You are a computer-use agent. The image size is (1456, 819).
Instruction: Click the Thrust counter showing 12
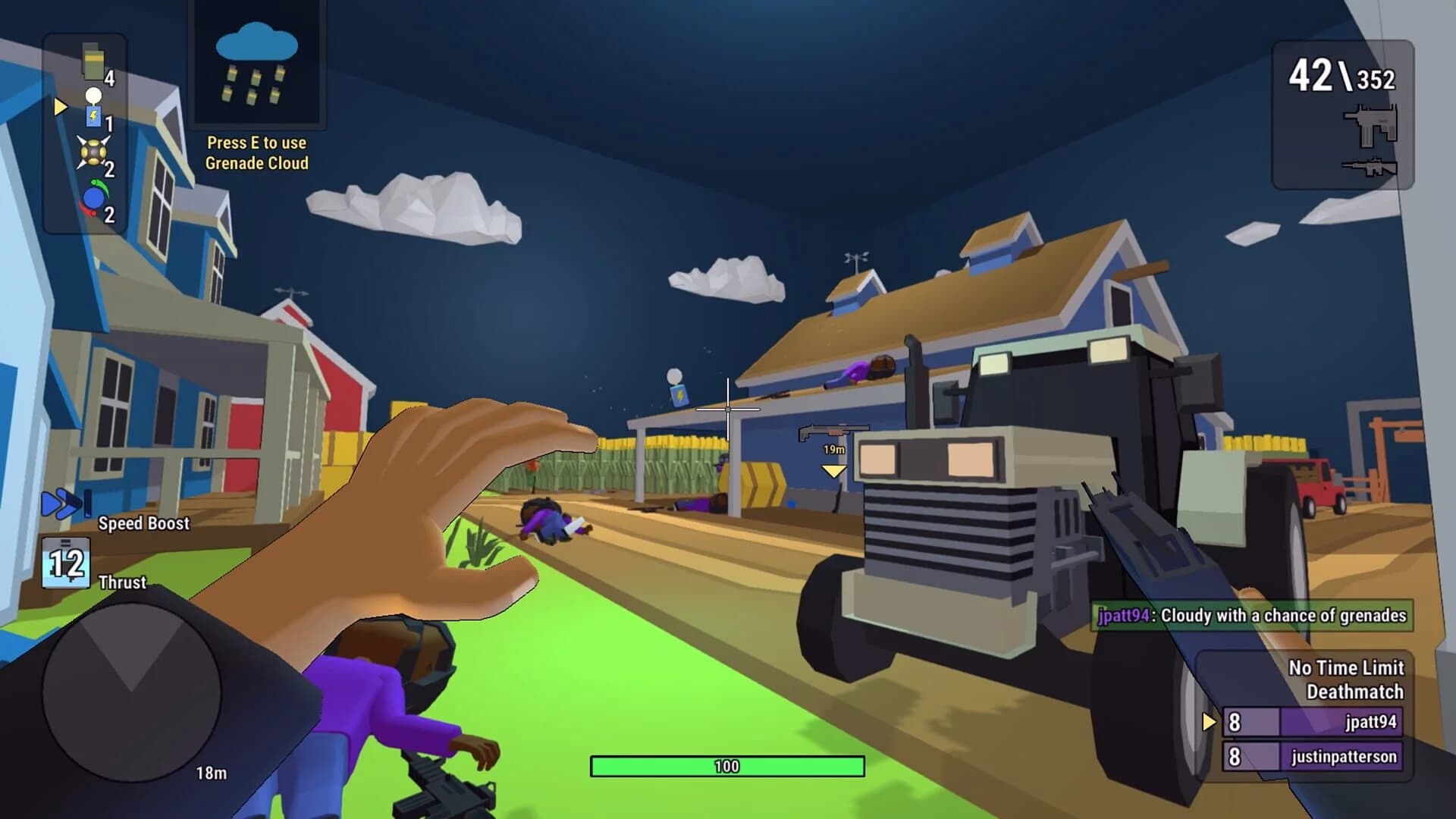click(67, 561)
